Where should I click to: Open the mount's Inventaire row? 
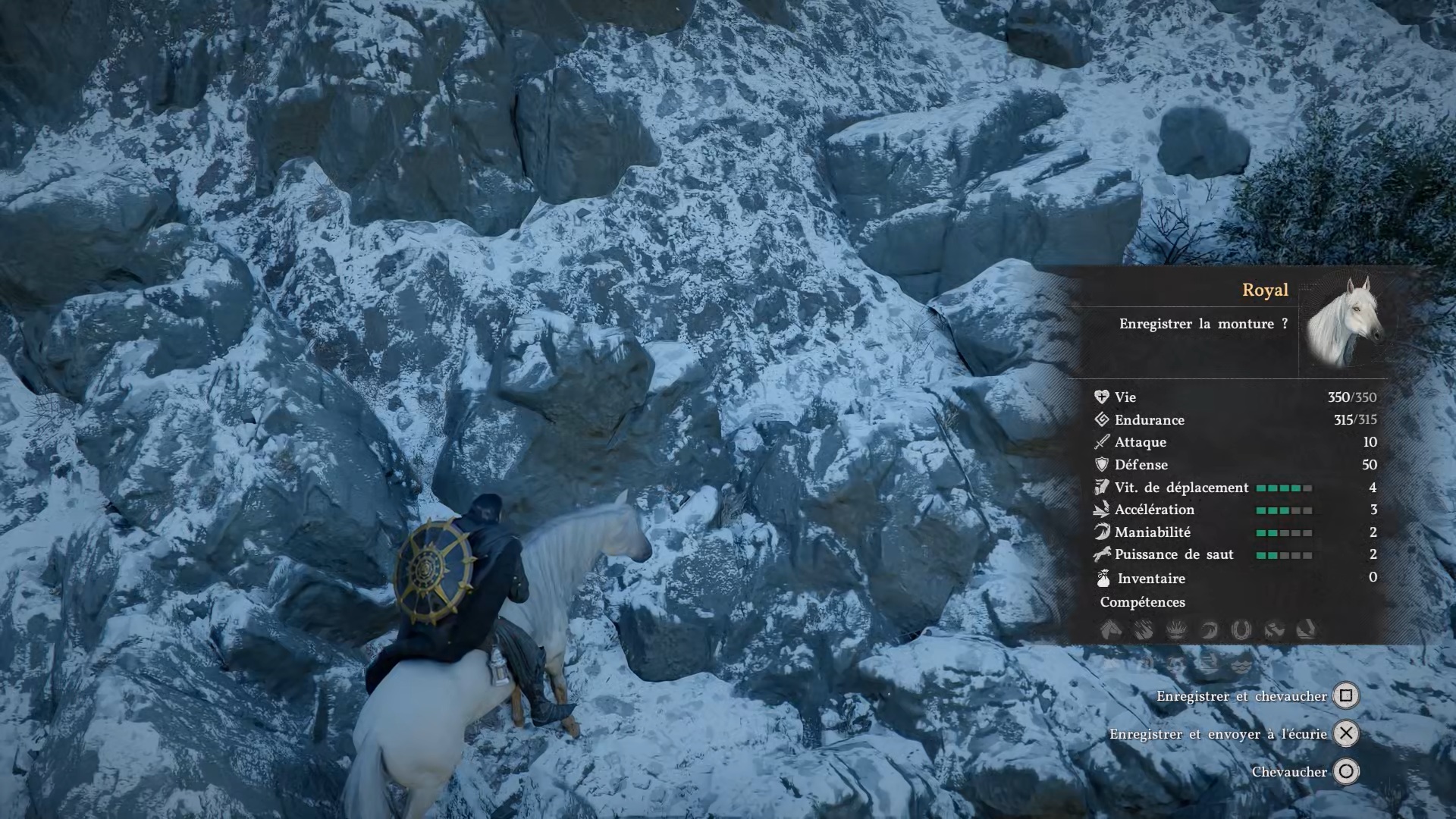(1151, 579)
